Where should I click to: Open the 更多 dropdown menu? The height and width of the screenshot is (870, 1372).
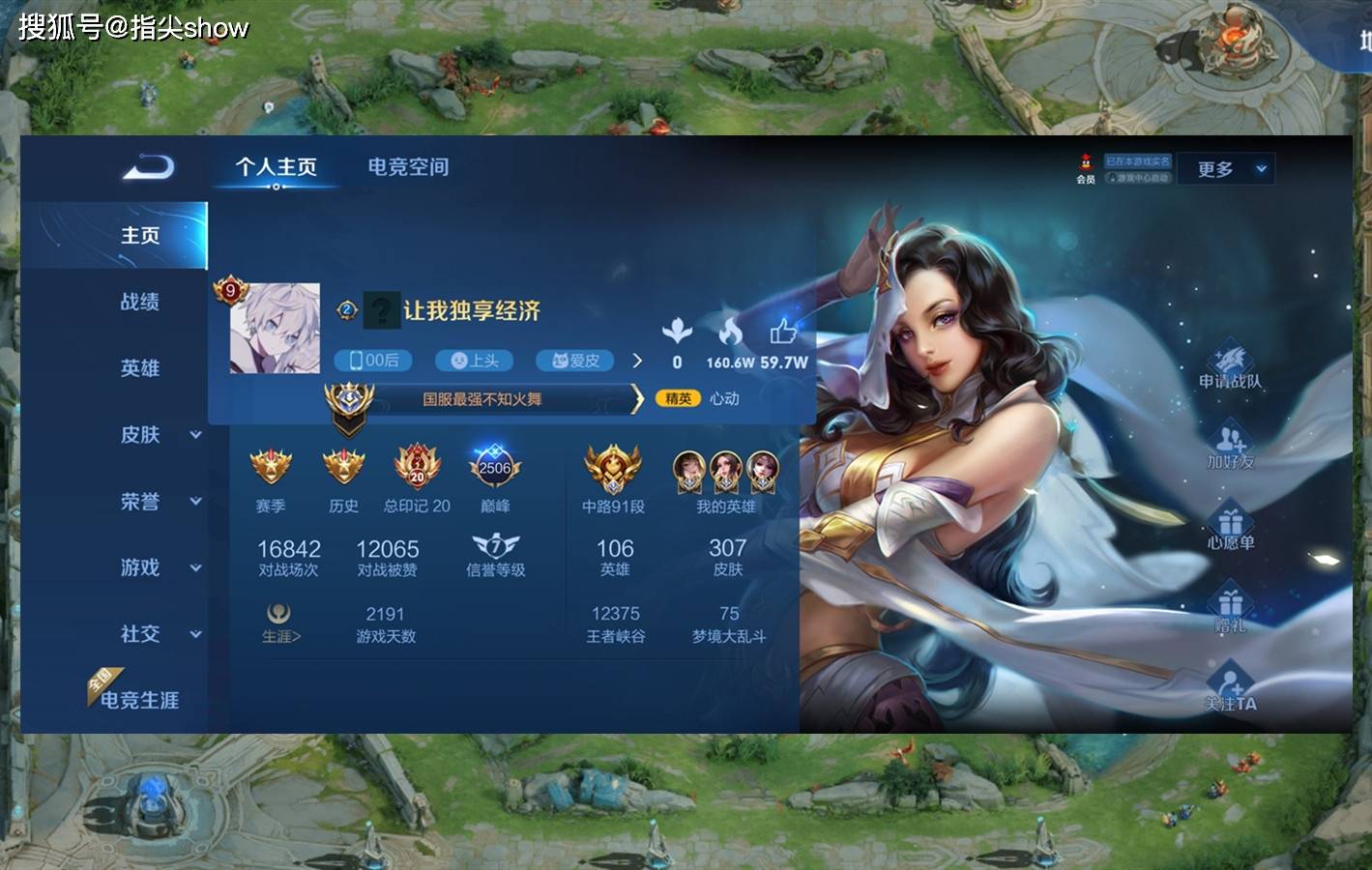pyautogui.click(x=1224, y=168)
